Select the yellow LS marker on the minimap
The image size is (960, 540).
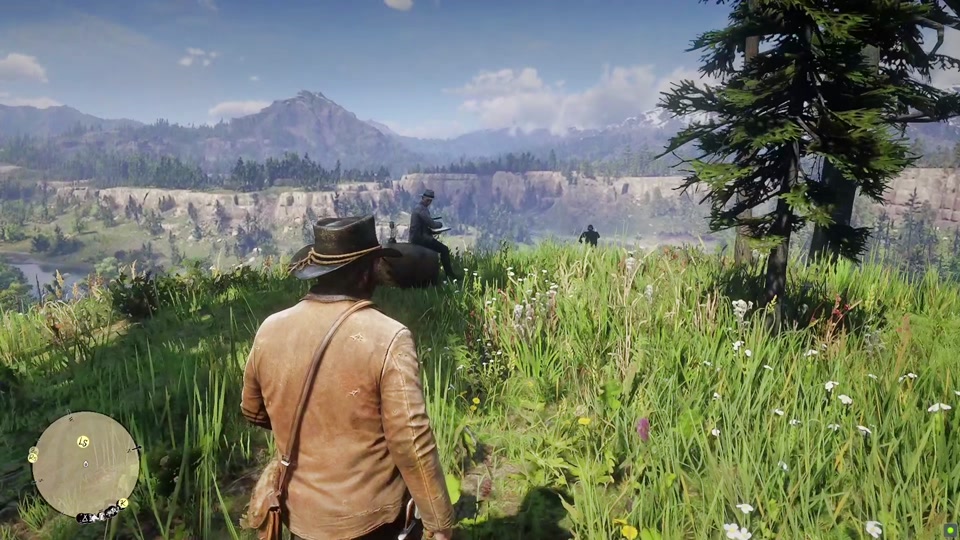pos(83,441)
